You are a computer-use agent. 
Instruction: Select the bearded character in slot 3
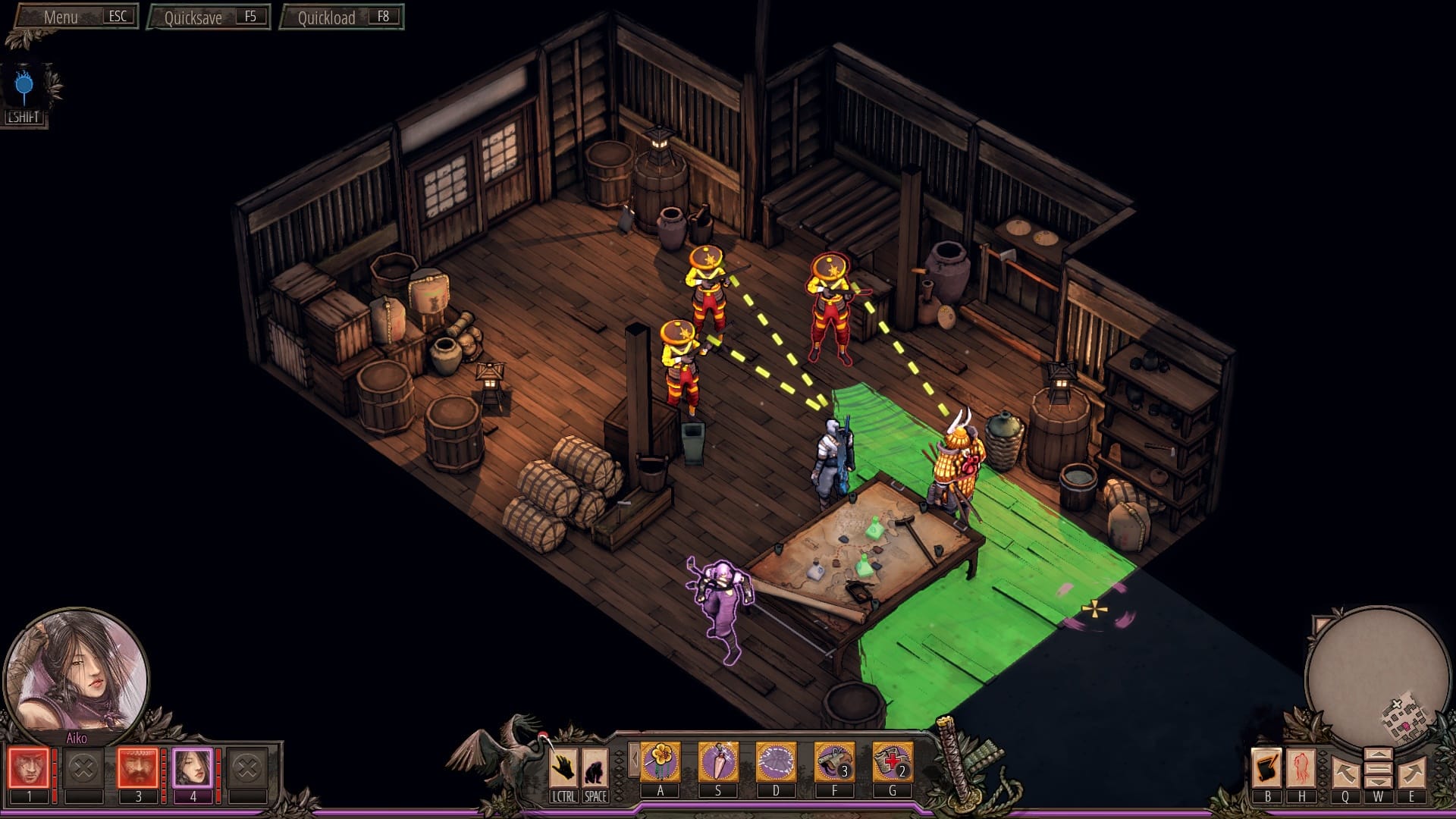click(138, 768)
